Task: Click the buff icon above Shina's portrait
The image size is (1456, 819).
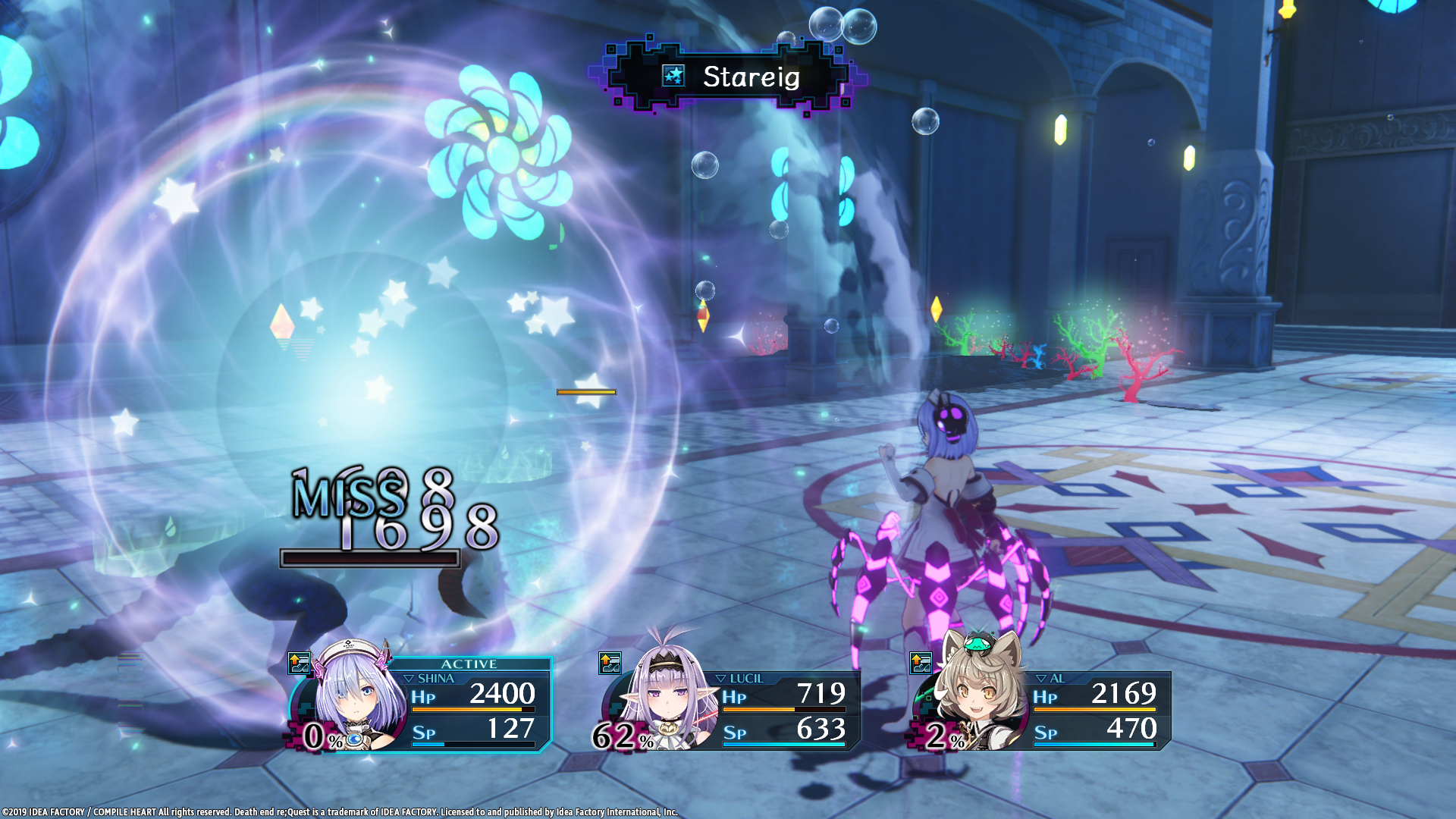Action: [300, 664]
